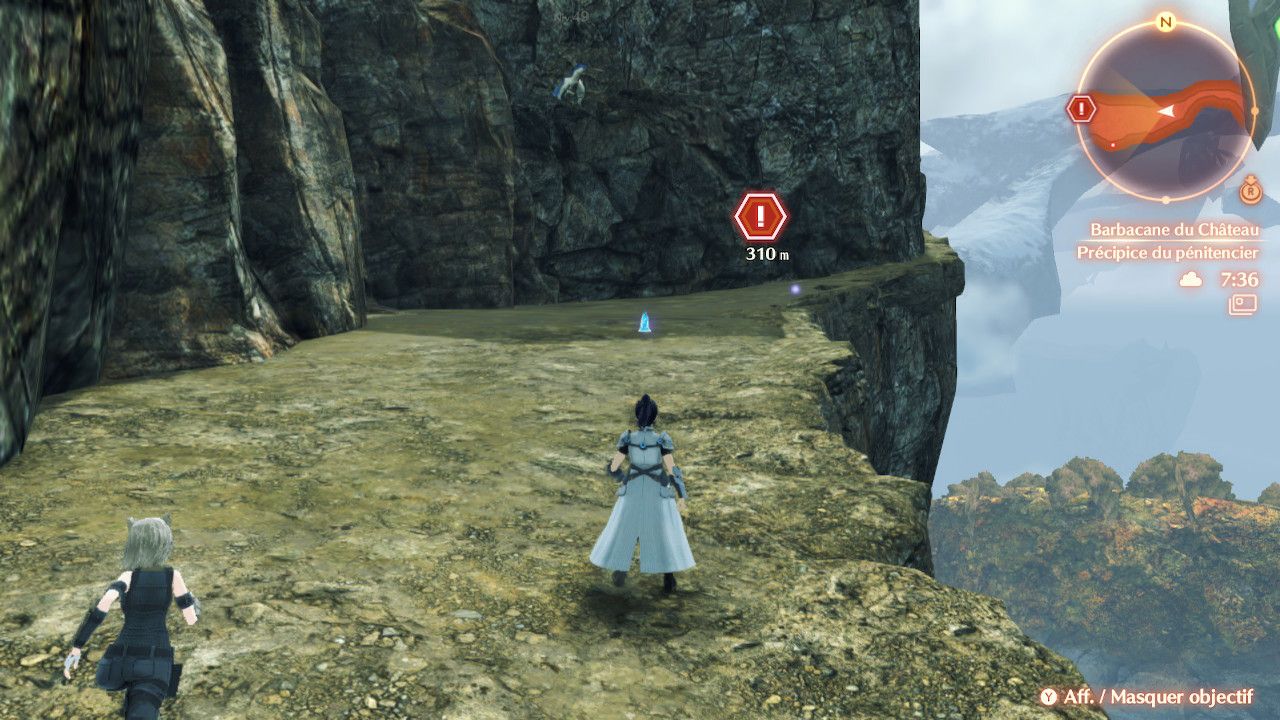Click the N compass indicator on minimap

[1165, 22]
